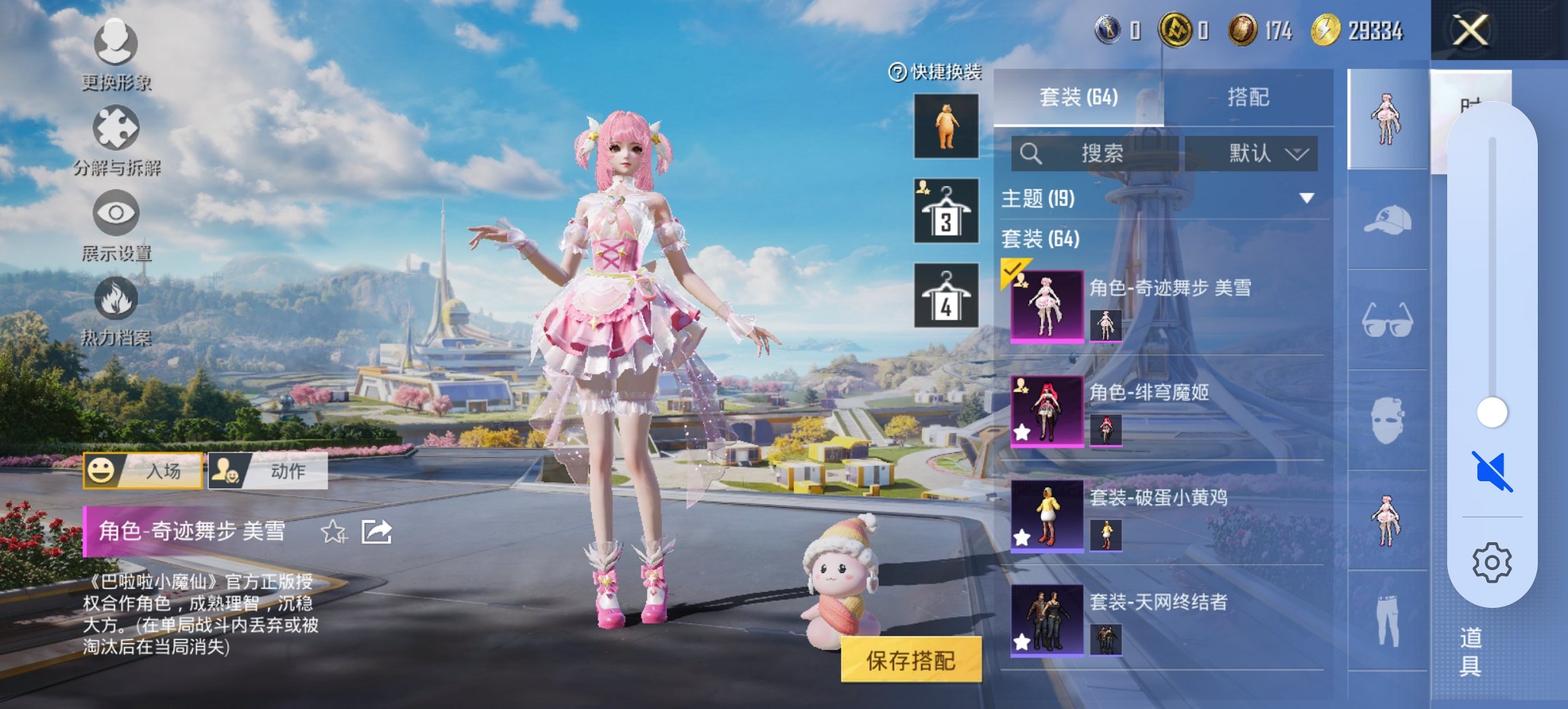Image resolution: width=1568 pixels, height=709 pixels.
Task: Select quick-swap outfit slot 3
Action: tap(946, 210)
